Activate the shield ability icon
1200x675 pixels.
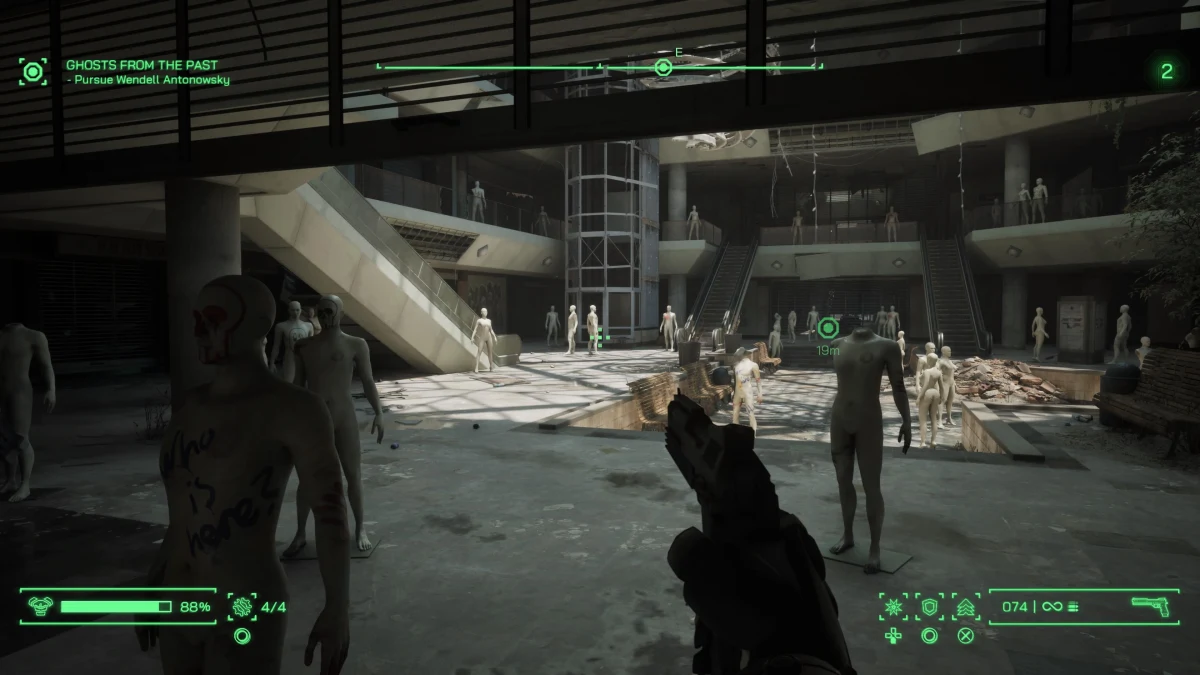[930, 606]
